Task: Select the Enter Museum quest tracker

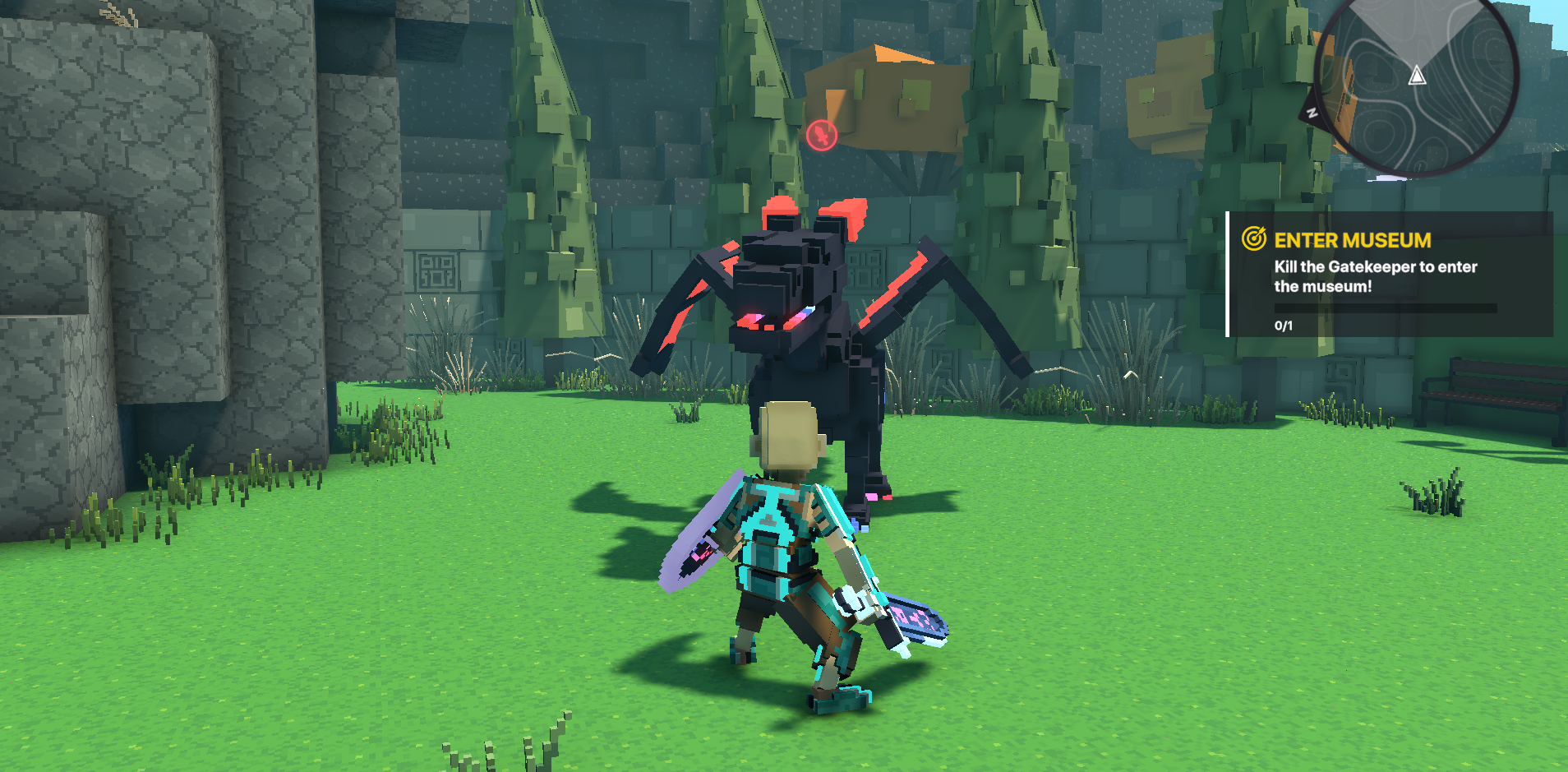Action: click(x=1389, y=275)
